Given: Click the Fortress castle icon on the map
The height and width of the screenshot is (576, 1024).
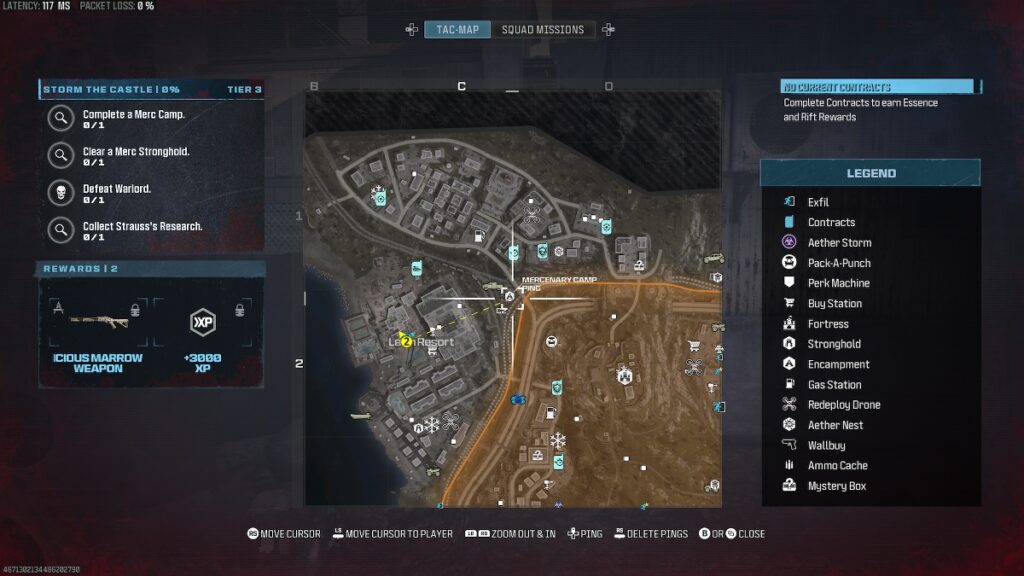Looking at the screenshot, I should point(624,376).
